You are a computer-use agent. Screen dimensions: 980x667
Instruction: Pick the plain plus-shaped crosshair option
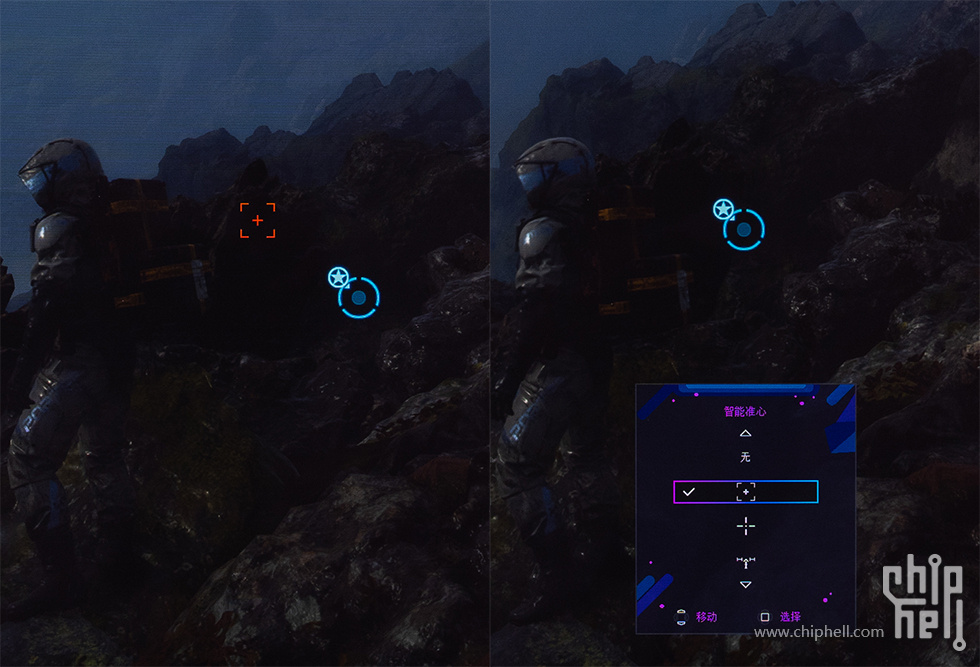(x=746, y=526)
